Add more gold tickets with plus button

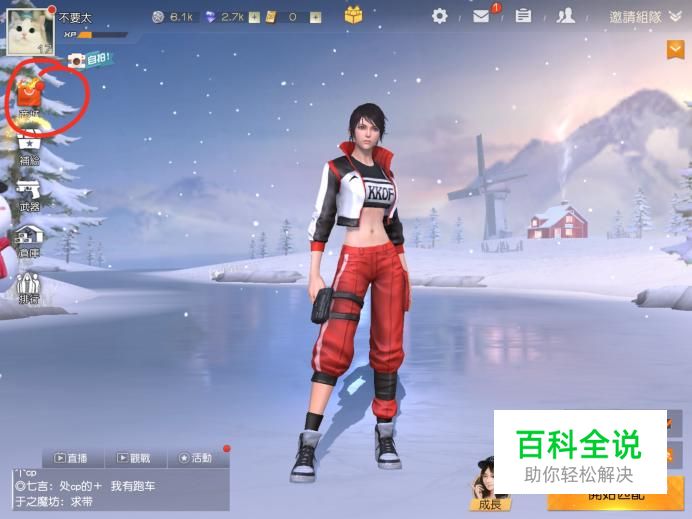pyautogui.click(x=315, y=17)
